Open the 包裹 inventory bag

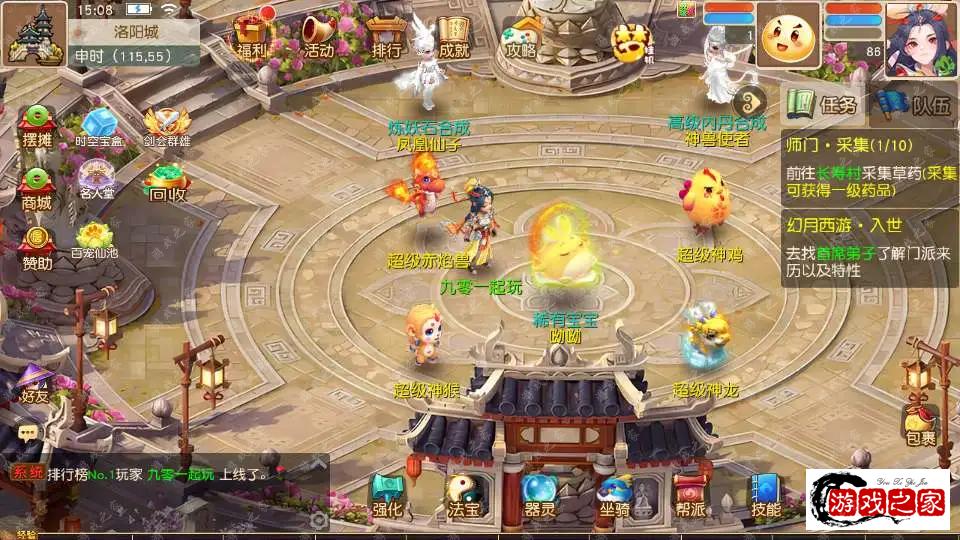920,423
